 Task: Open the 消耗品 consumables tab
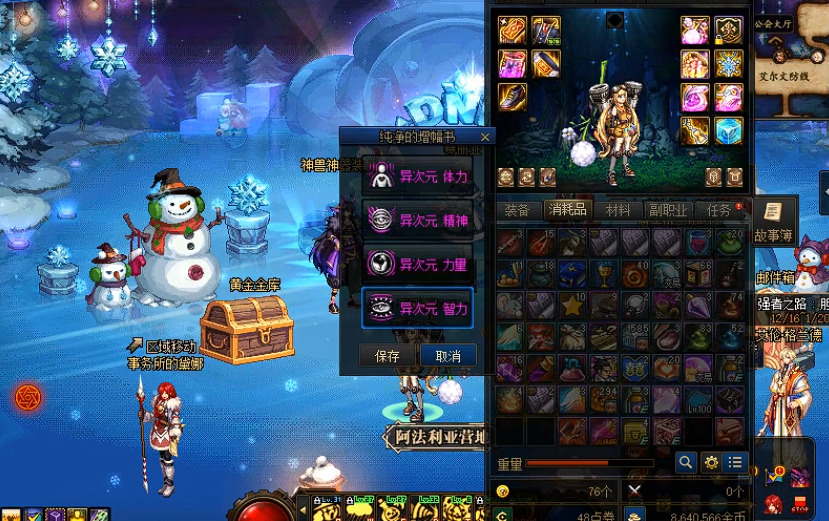click(x=567, y=210)
